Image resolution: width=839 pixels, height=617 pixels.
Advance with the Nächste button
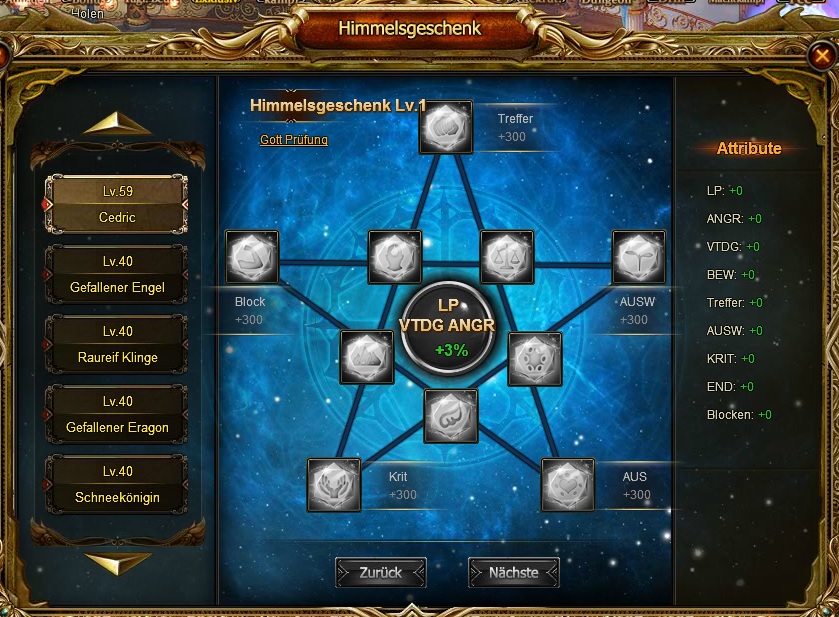pyautogui.click(x=513, y=573)
